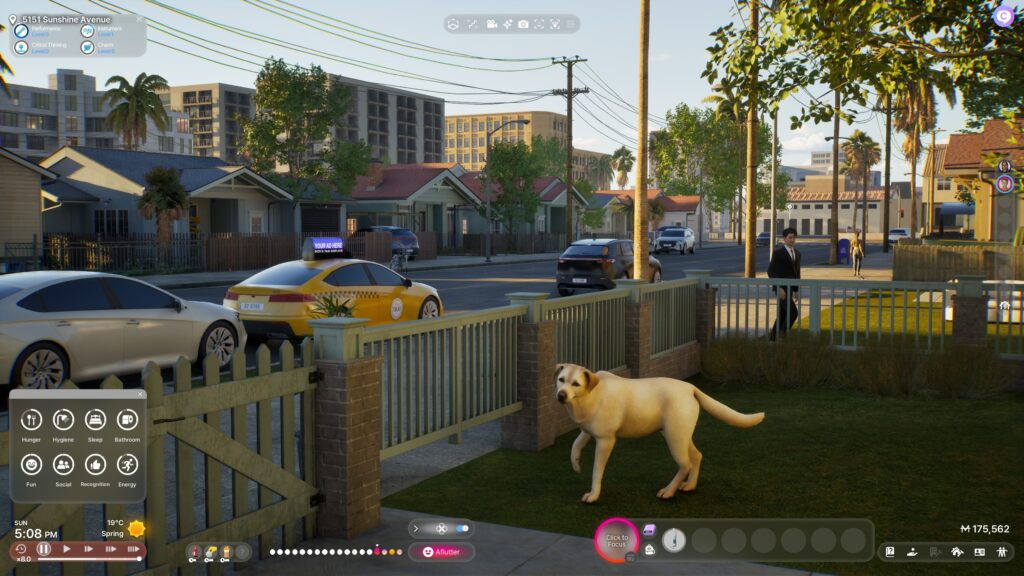
Task: Pause the game time
Action: tap(44, 549)
